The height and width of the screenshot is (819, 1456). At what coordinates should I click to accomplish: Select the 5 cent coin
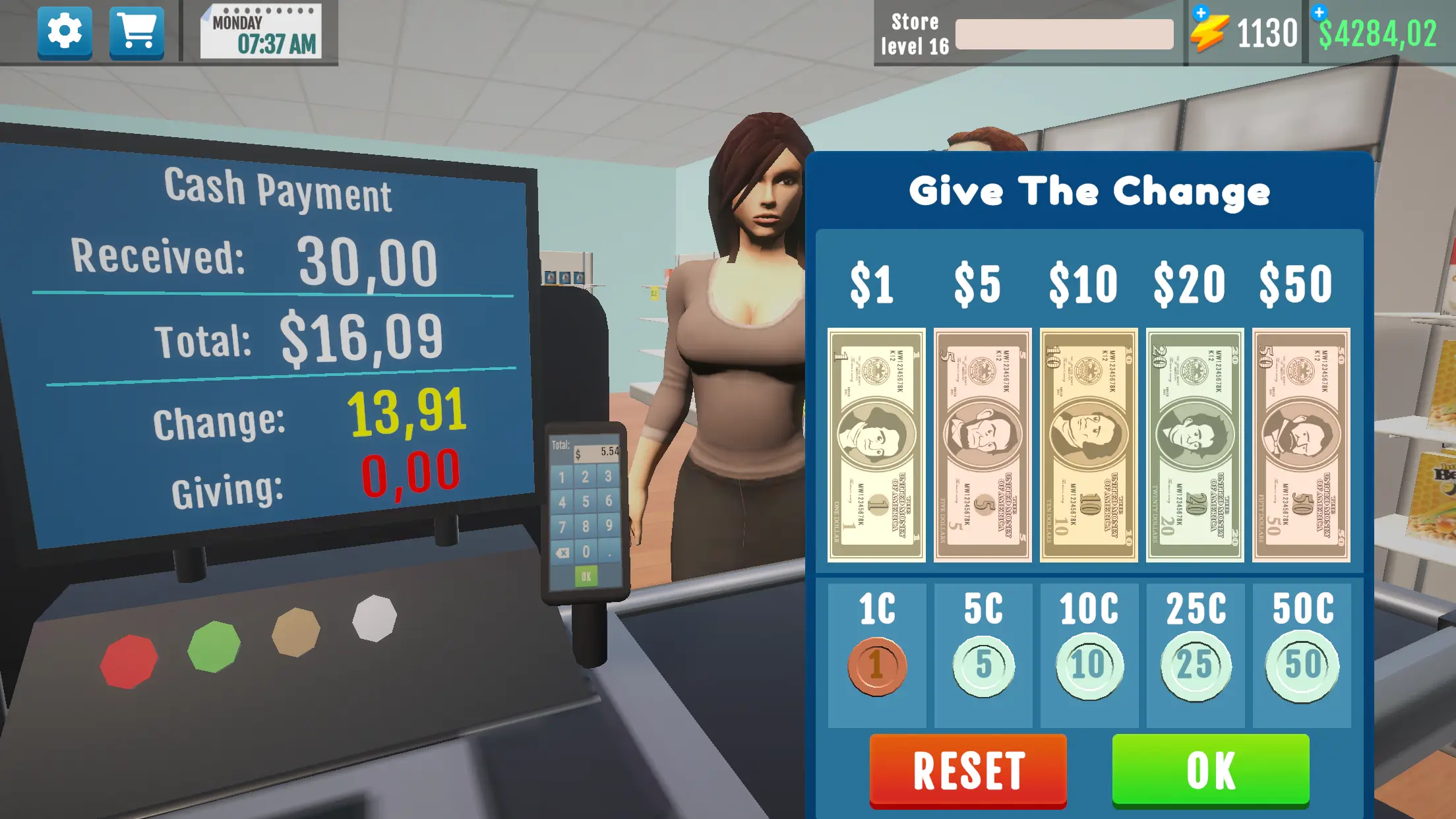coord(983,666)
